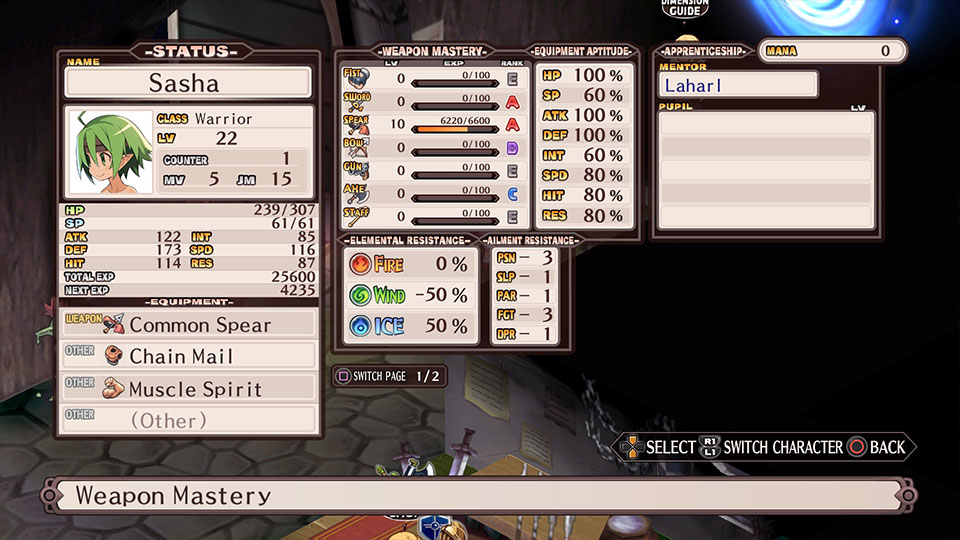The width and height of the screenshot is (960, 540).
Task: Choose the Bow weapon mastery row
Action: 435,147
